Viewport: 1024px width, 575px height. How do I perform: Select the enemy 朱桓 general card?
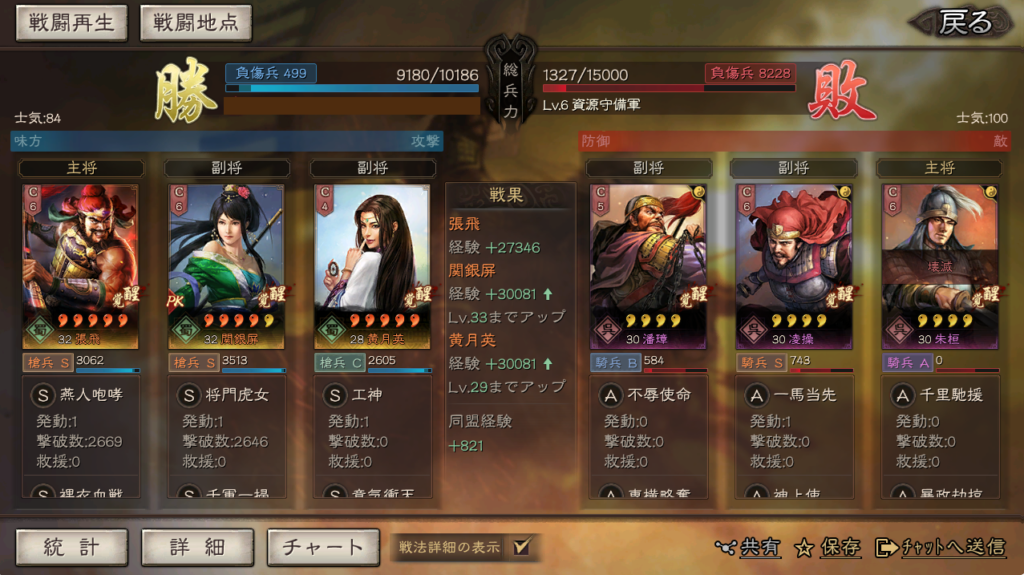(x=940, y=265)
